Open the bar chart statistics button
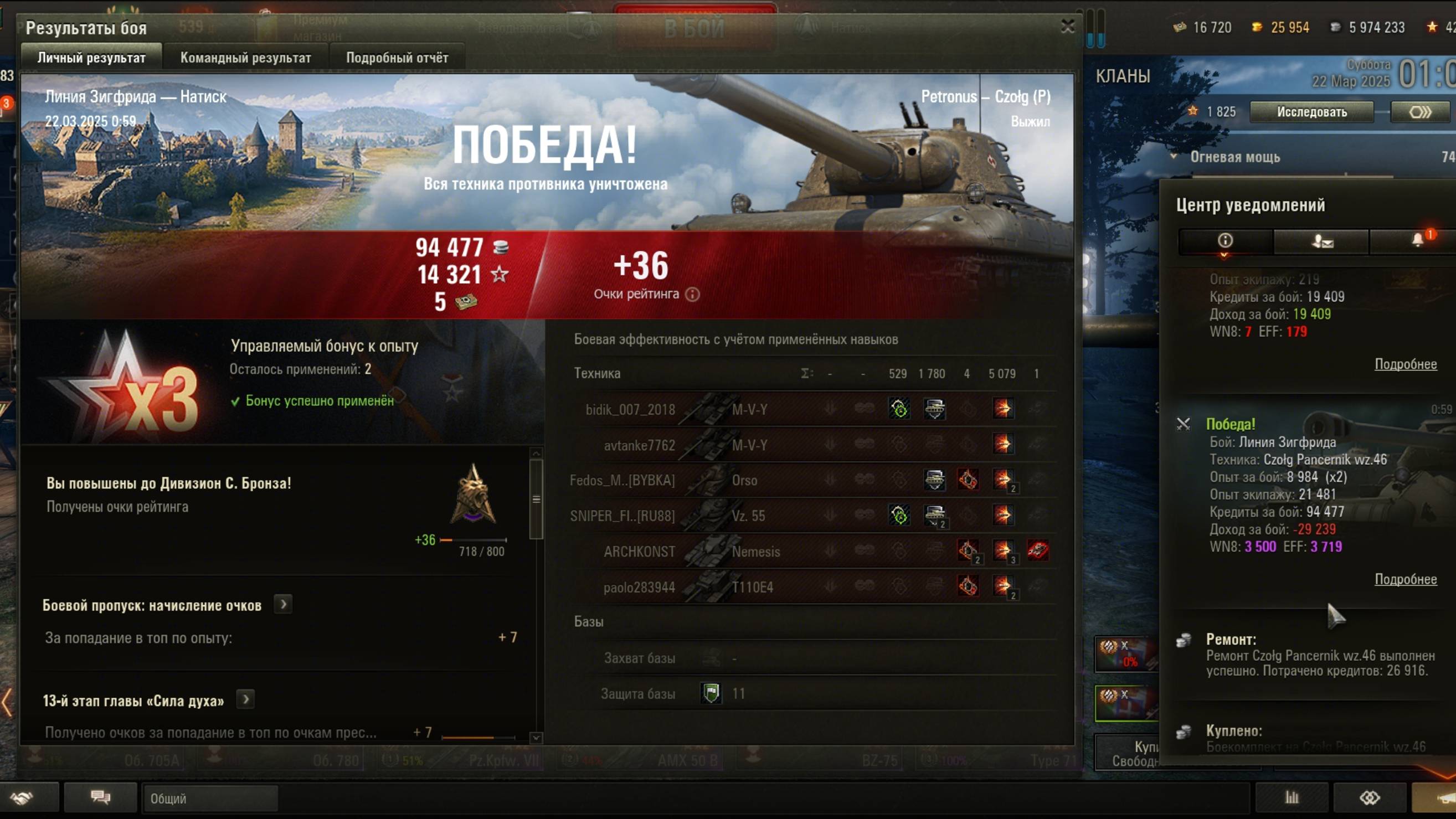The width and height of the screenshot is (1456, 819). (1292, 797)
